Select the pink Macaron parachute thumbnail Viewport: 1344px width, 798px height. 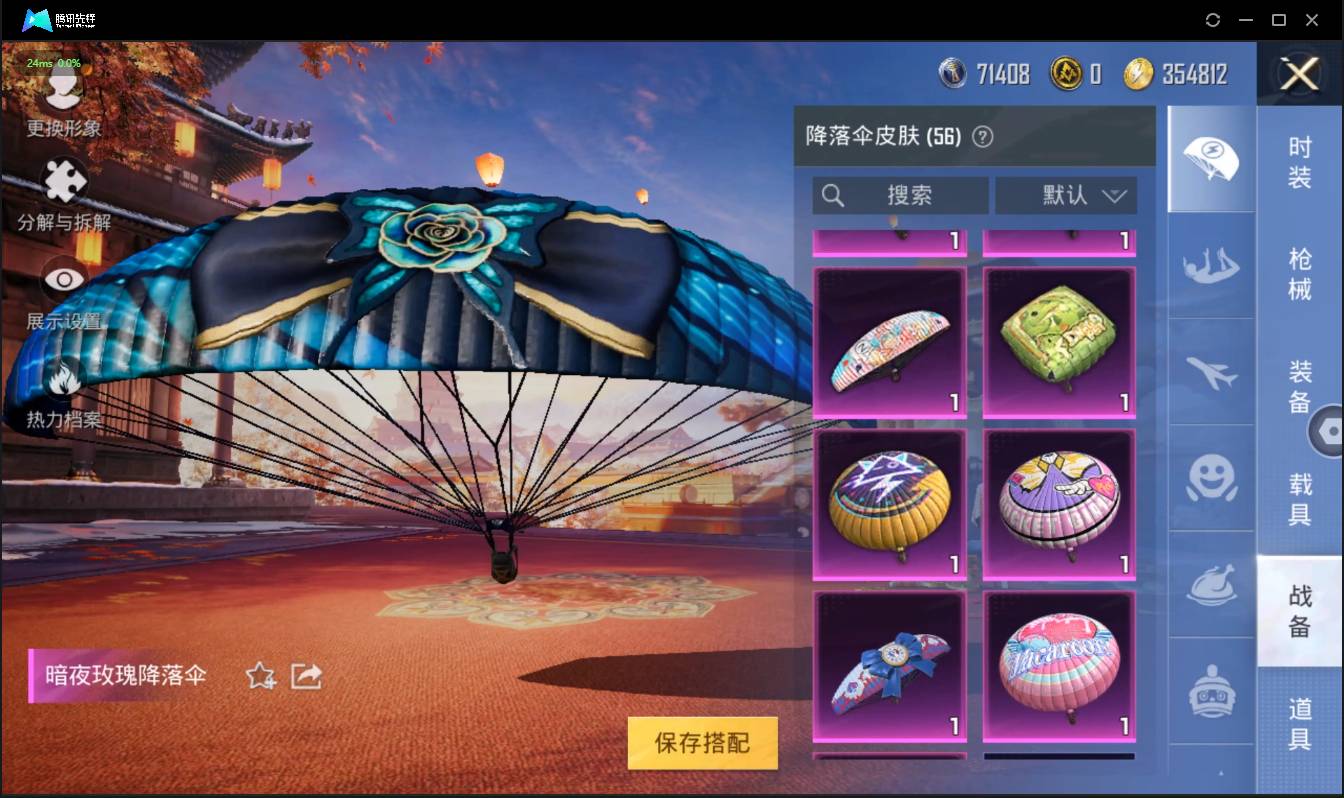tap(1058, 666)
